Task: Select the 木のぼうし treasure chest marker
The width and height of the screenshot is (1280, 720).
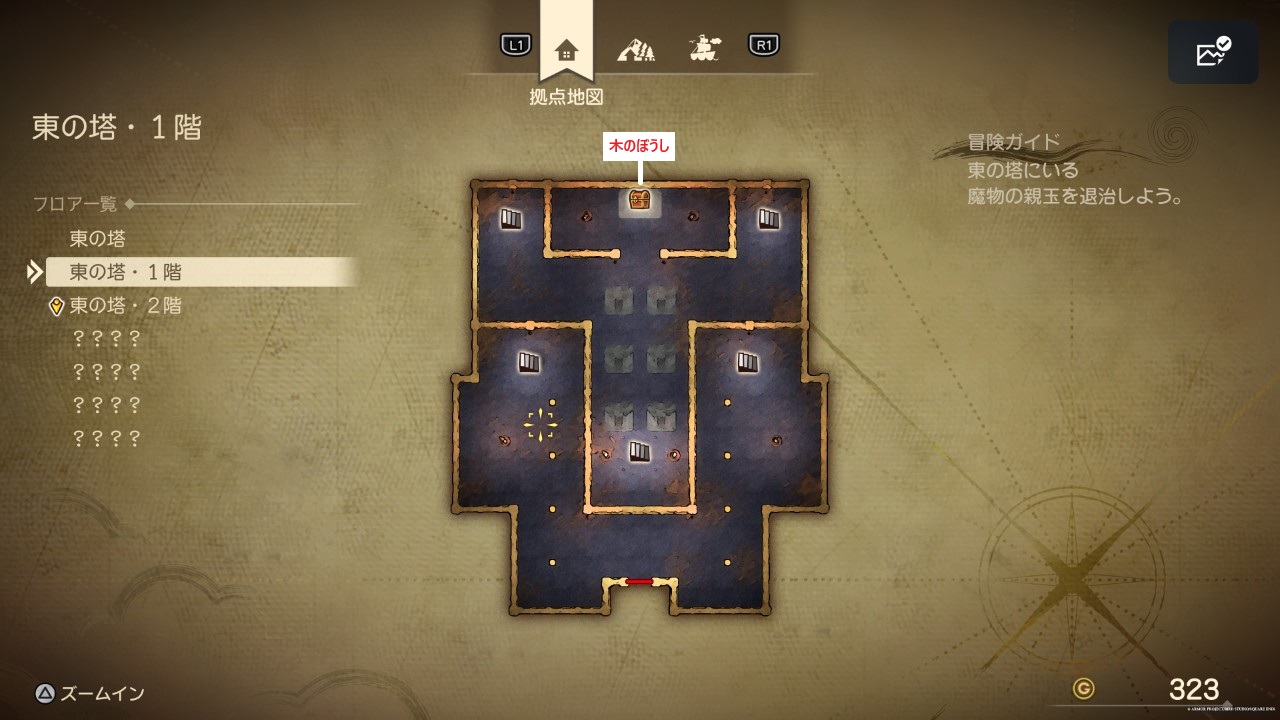Action: point(640,200)
